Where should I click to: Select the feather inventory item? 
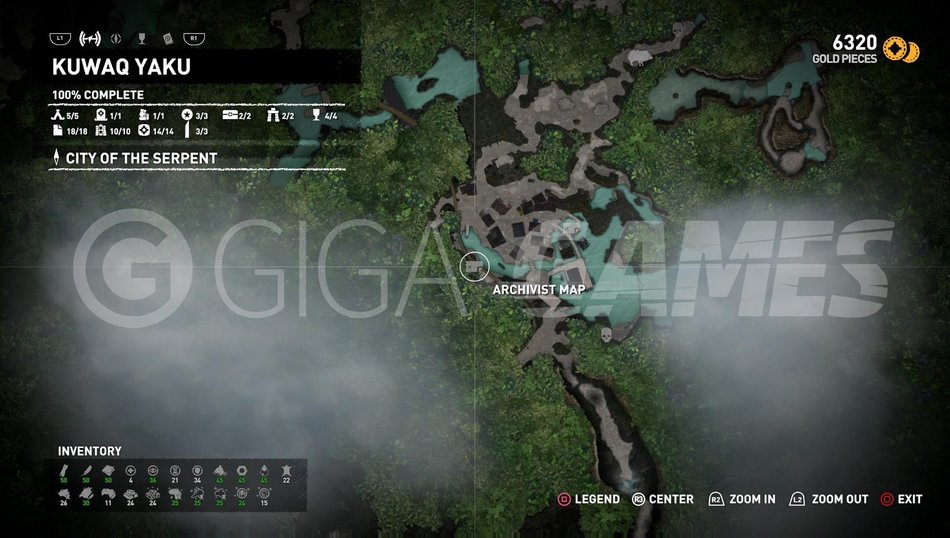click(x=87, y=471)
